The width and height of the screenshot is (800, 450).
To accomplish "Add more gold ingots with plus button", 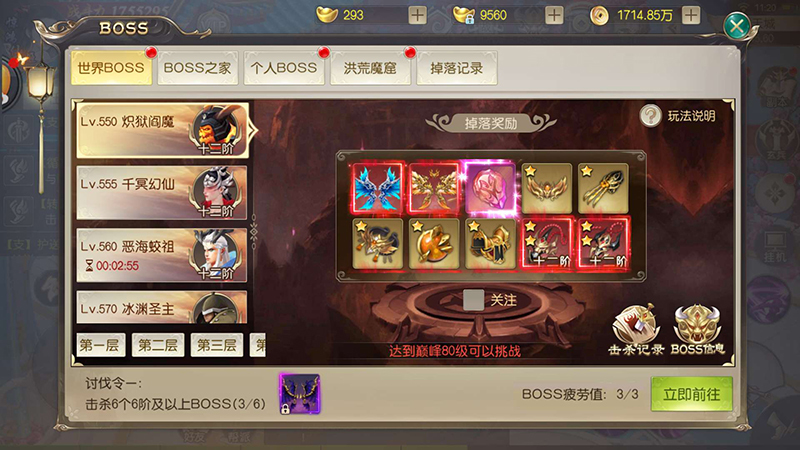I will (417, 16).
